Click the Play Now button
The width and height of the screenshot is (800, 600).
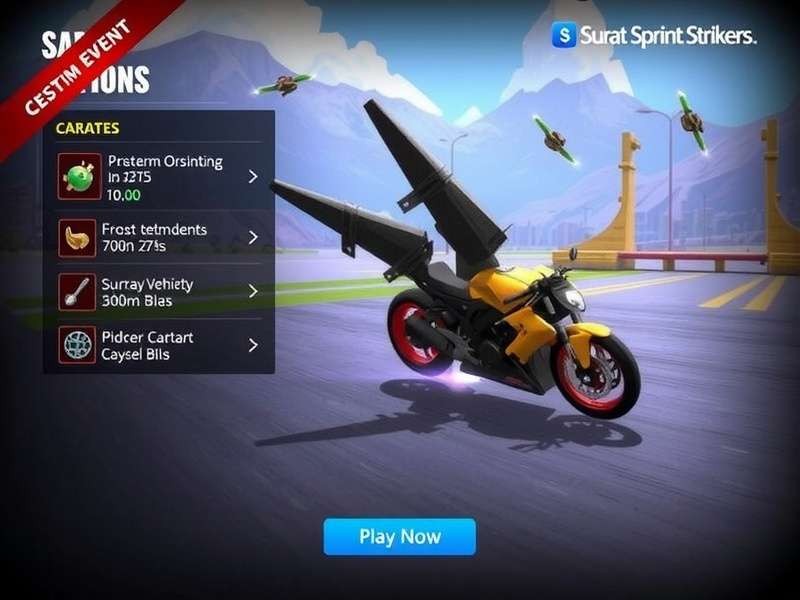[x=399, y=537]
